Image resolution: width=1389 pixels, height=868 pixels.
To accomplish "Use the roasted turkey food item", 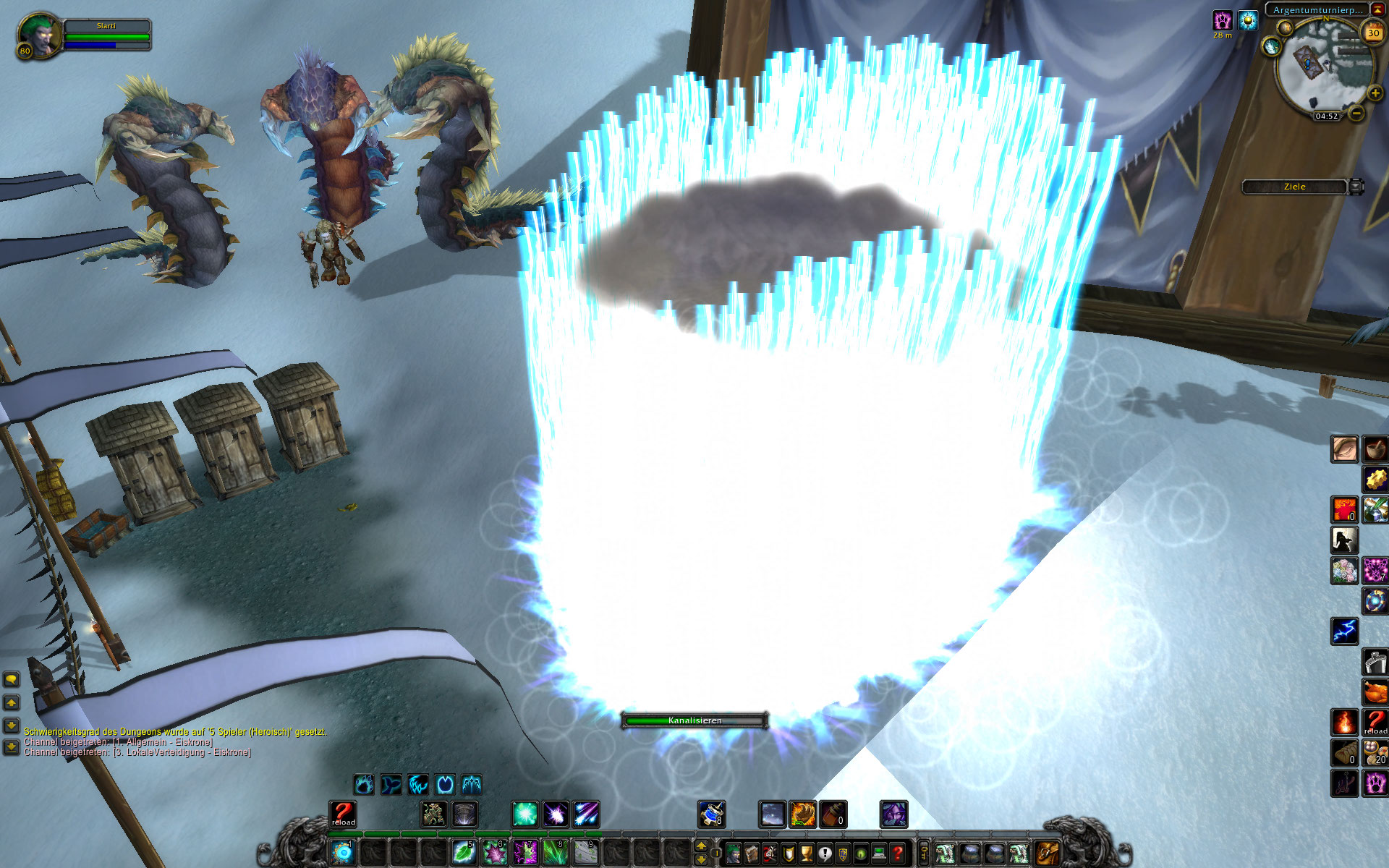I will click(1375, 692).
